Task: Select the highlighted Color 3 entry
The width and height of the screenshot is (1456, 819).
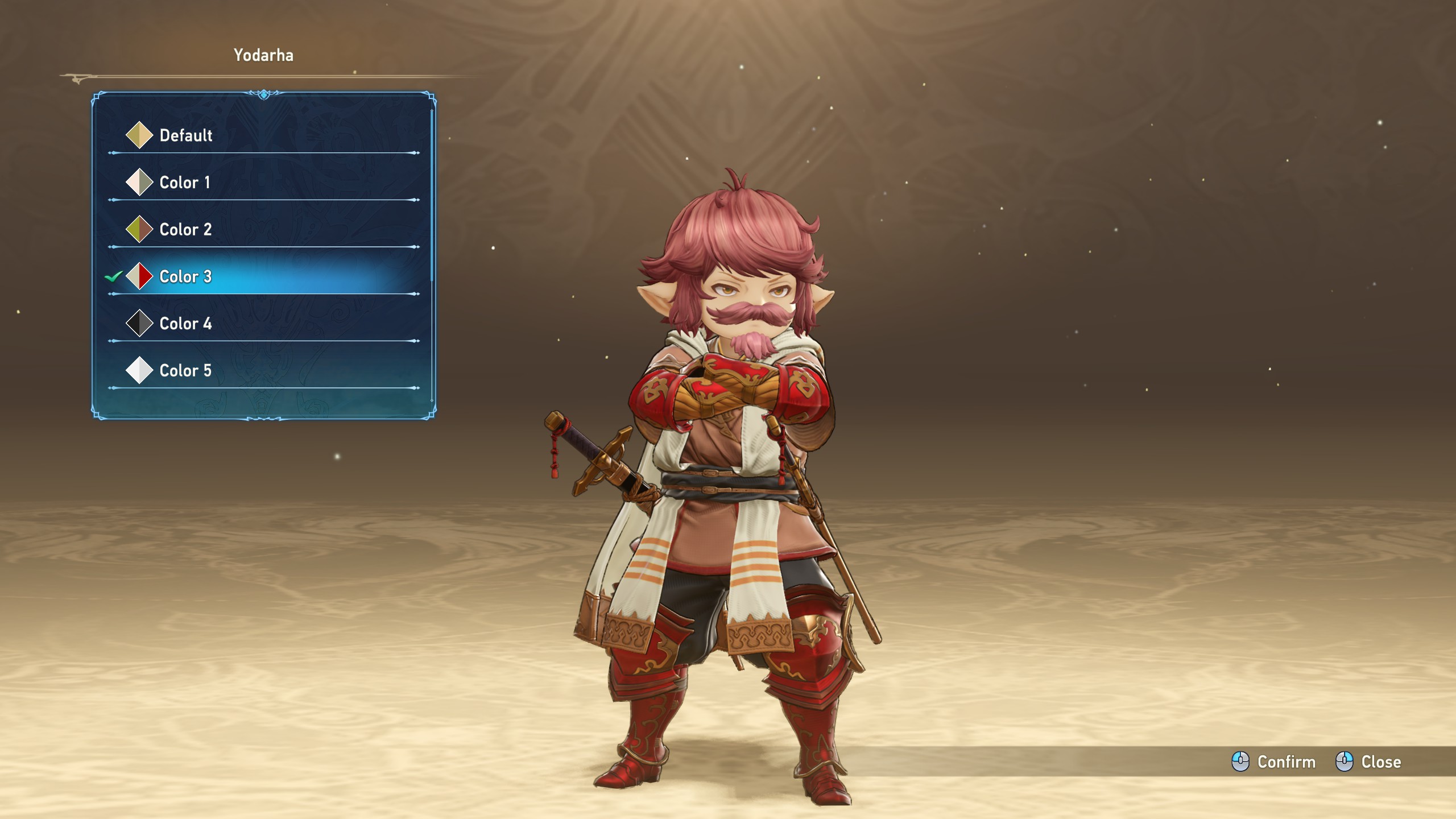Action: tap(185, 277)
